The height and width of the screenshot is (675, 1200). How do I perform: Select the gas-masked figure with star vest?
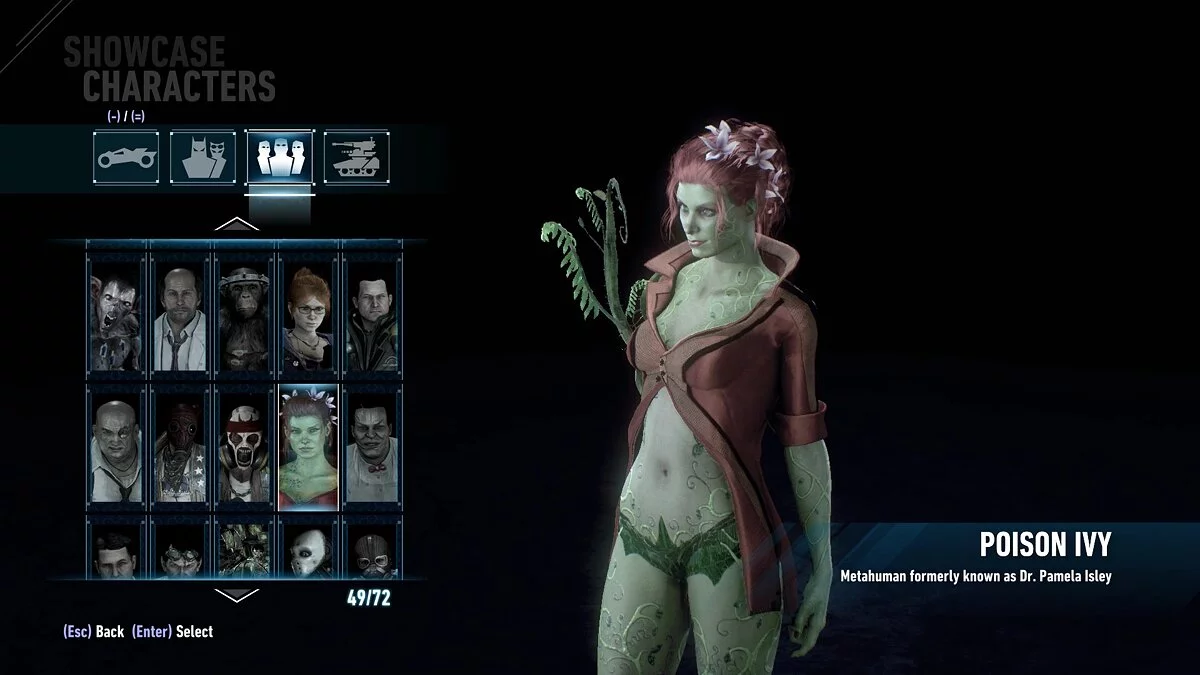(181, 444)
